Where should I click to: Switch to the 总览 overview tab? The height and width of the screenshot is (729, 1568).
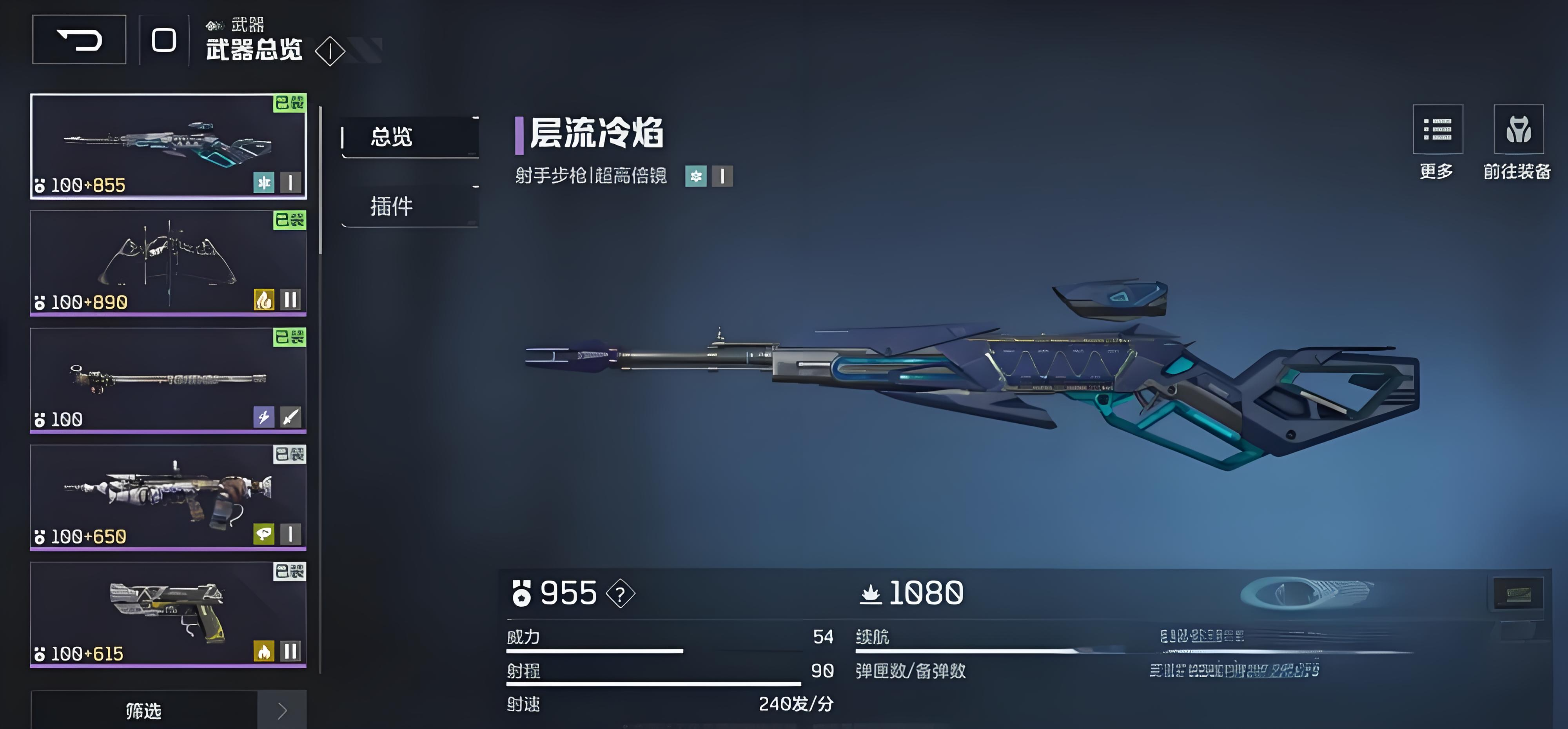pyautogui.click(x=410, y=137)
